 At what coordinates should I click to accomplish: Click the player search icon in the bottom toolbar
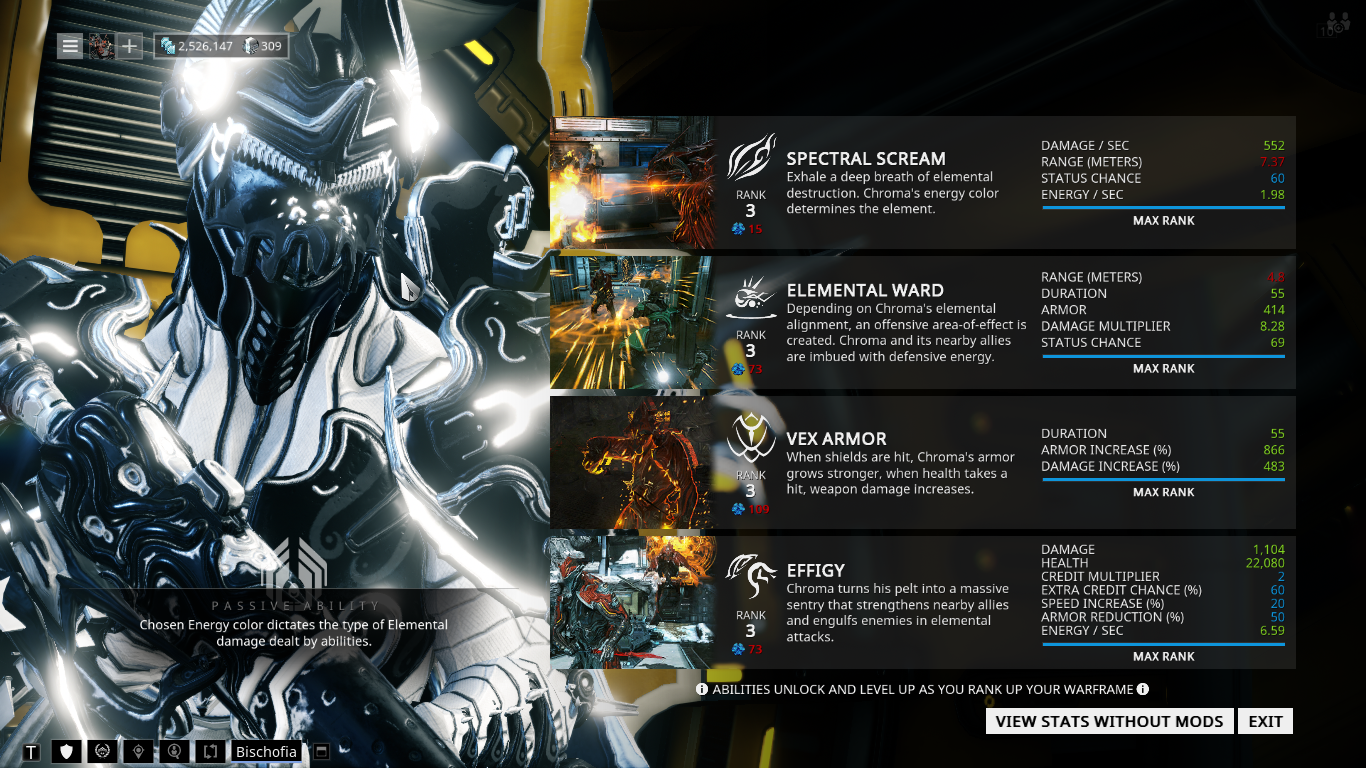coord(174,751)
